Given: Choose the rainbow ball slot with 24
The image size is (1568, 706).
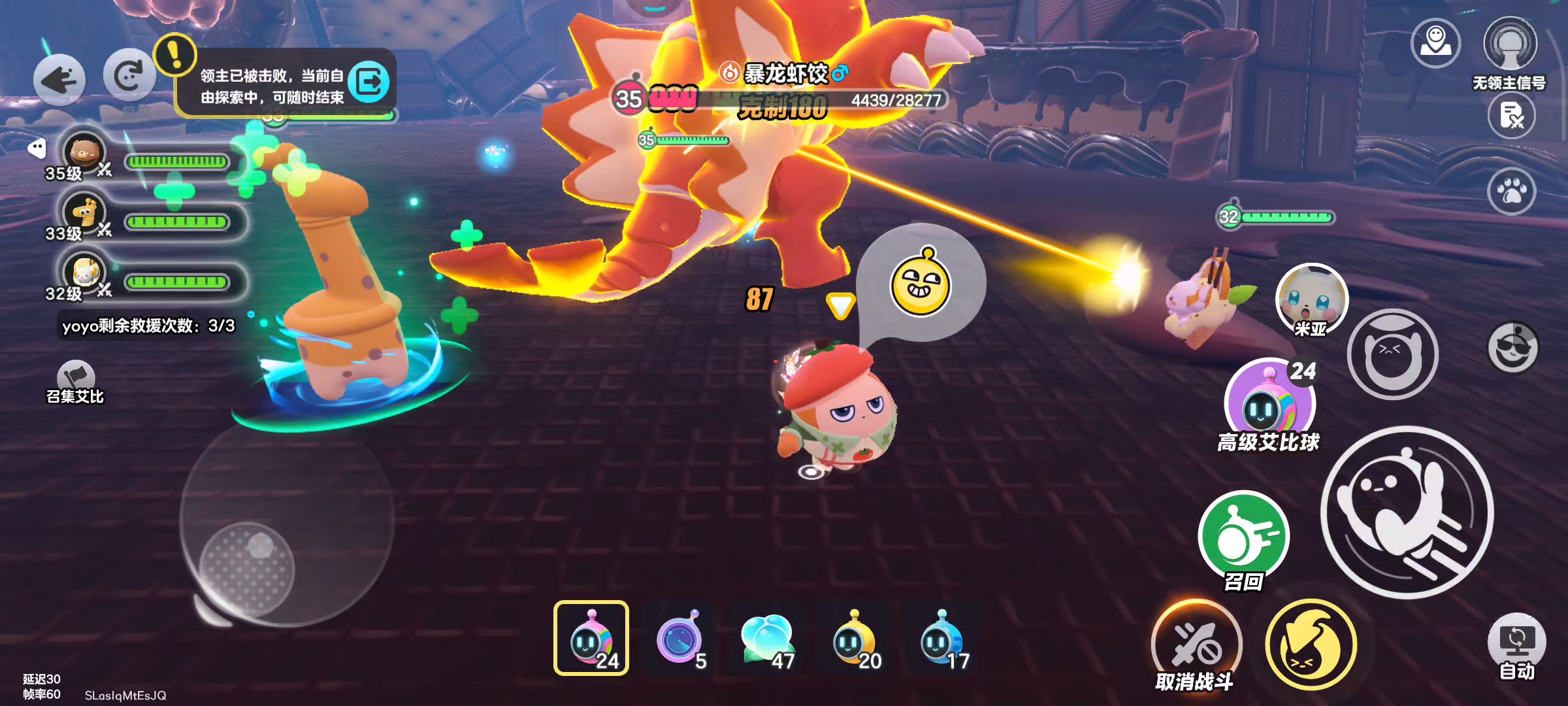Looking at the screenshot, I should pyautogui.click(x=591, y=638).
